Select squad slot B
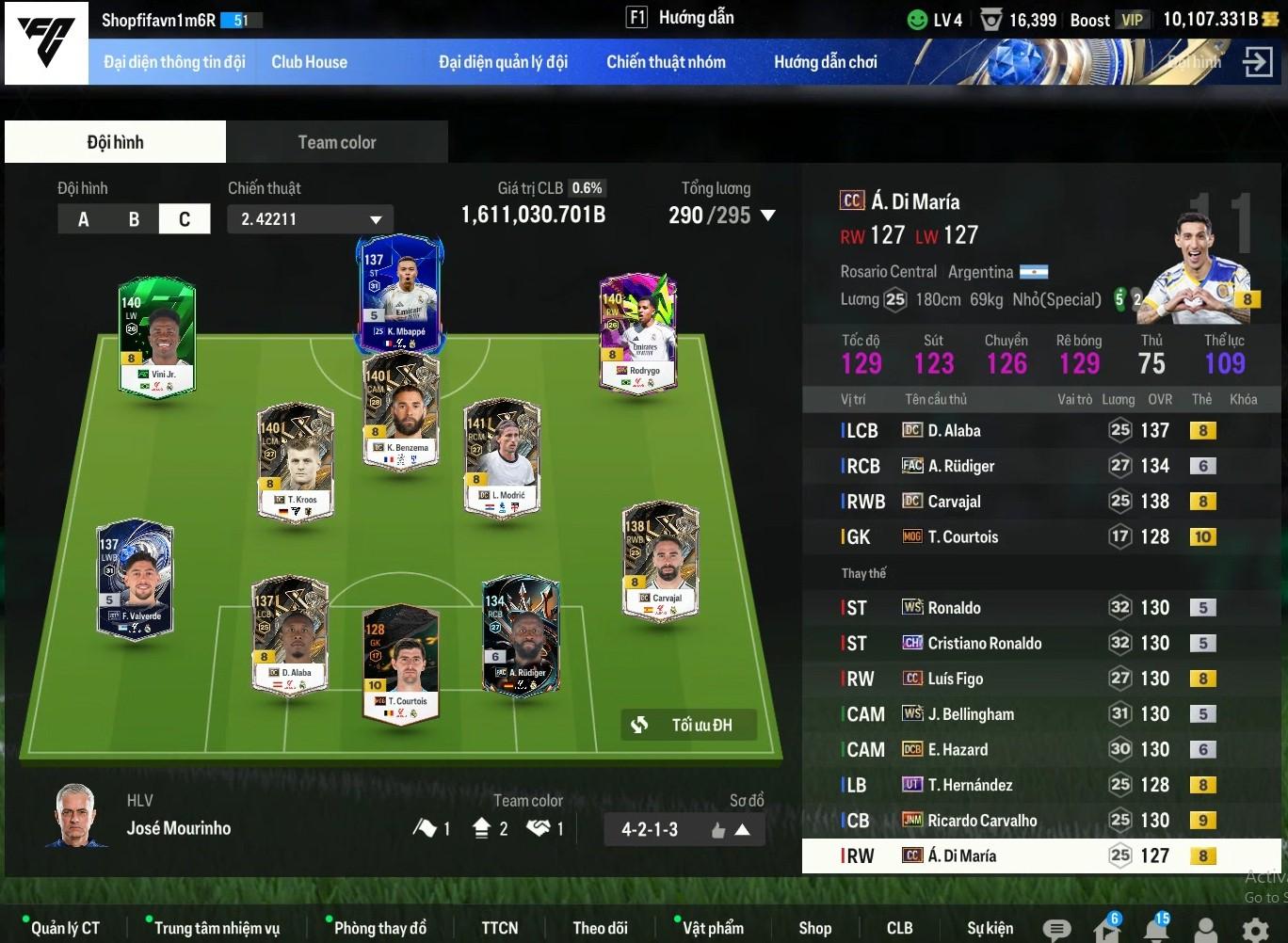The height and width of the screenshot is (943, 1288). 134,219
